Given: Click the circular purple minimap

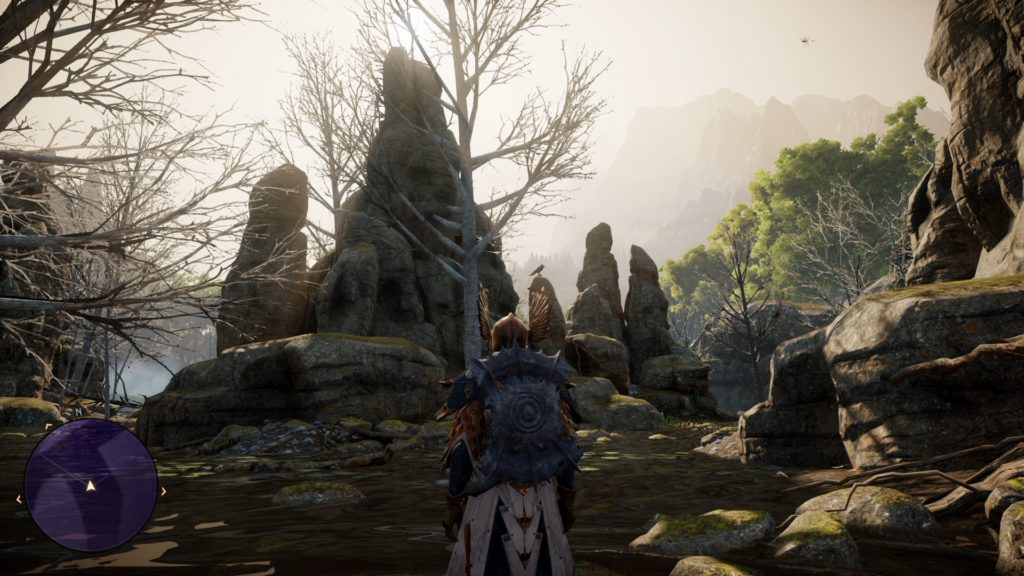Looking at the screenshot, I should [90, 484].
